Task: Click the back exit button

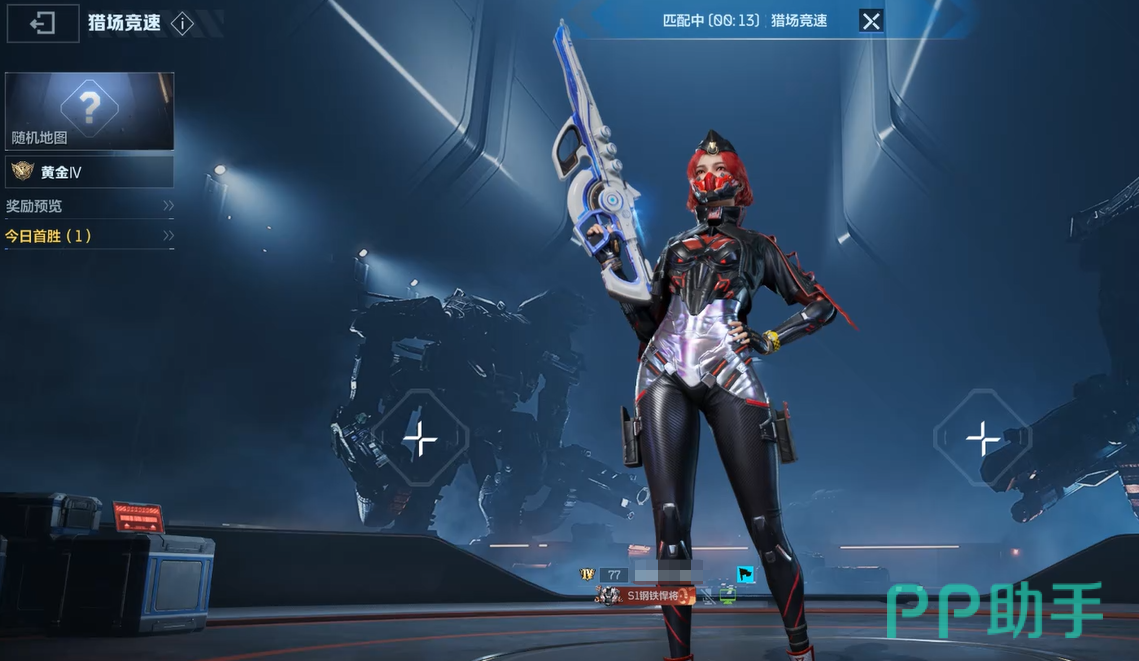Action: coord(43,23)
